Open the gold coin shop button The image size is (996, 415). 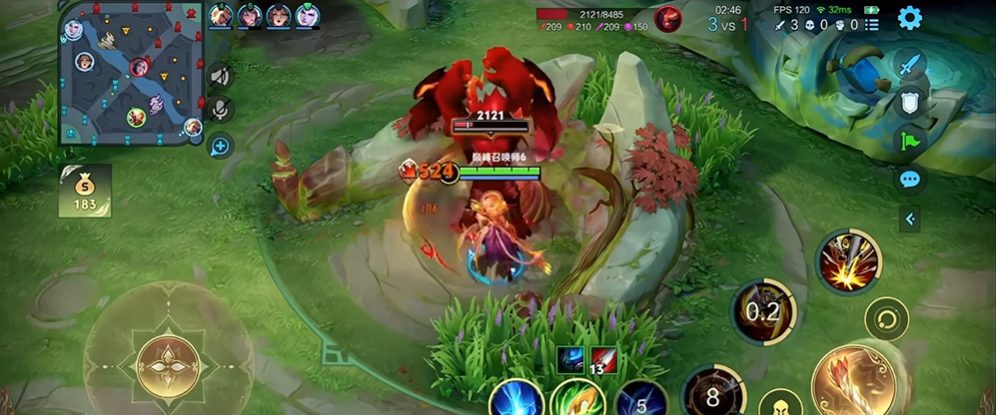click(x=85, y=190)
